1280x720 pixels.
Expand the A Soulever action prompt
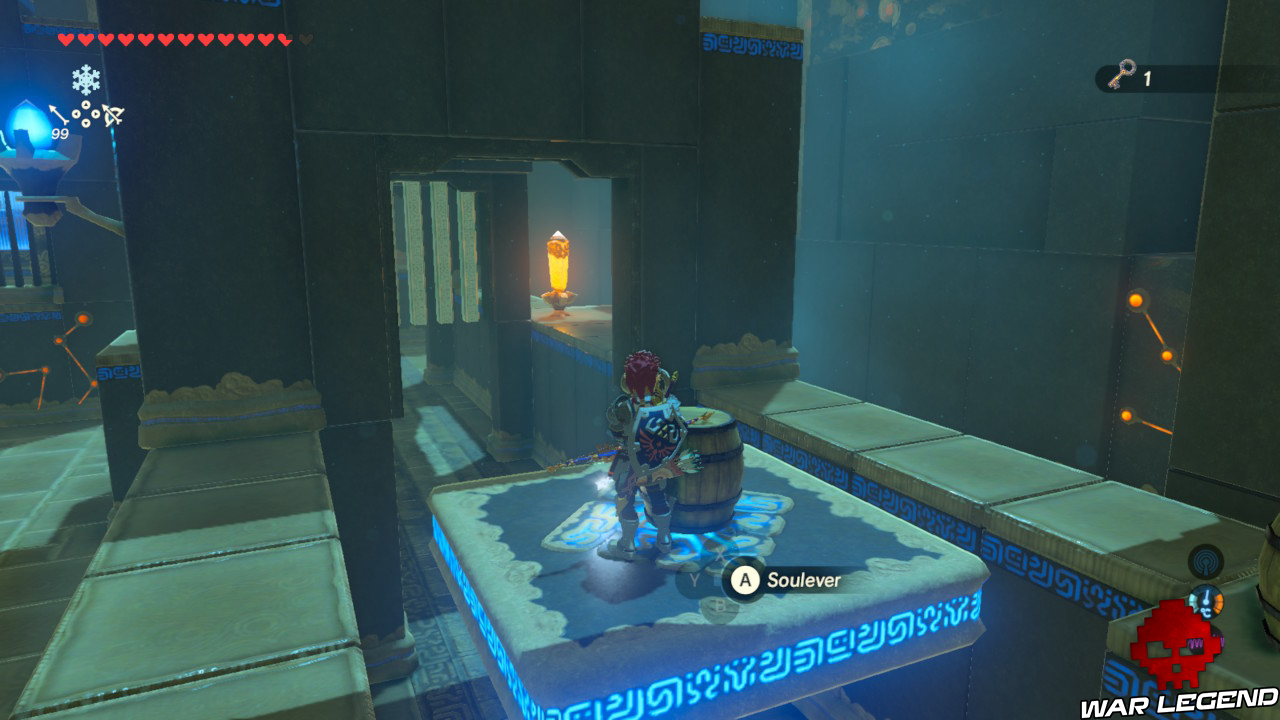coord(743,579)
